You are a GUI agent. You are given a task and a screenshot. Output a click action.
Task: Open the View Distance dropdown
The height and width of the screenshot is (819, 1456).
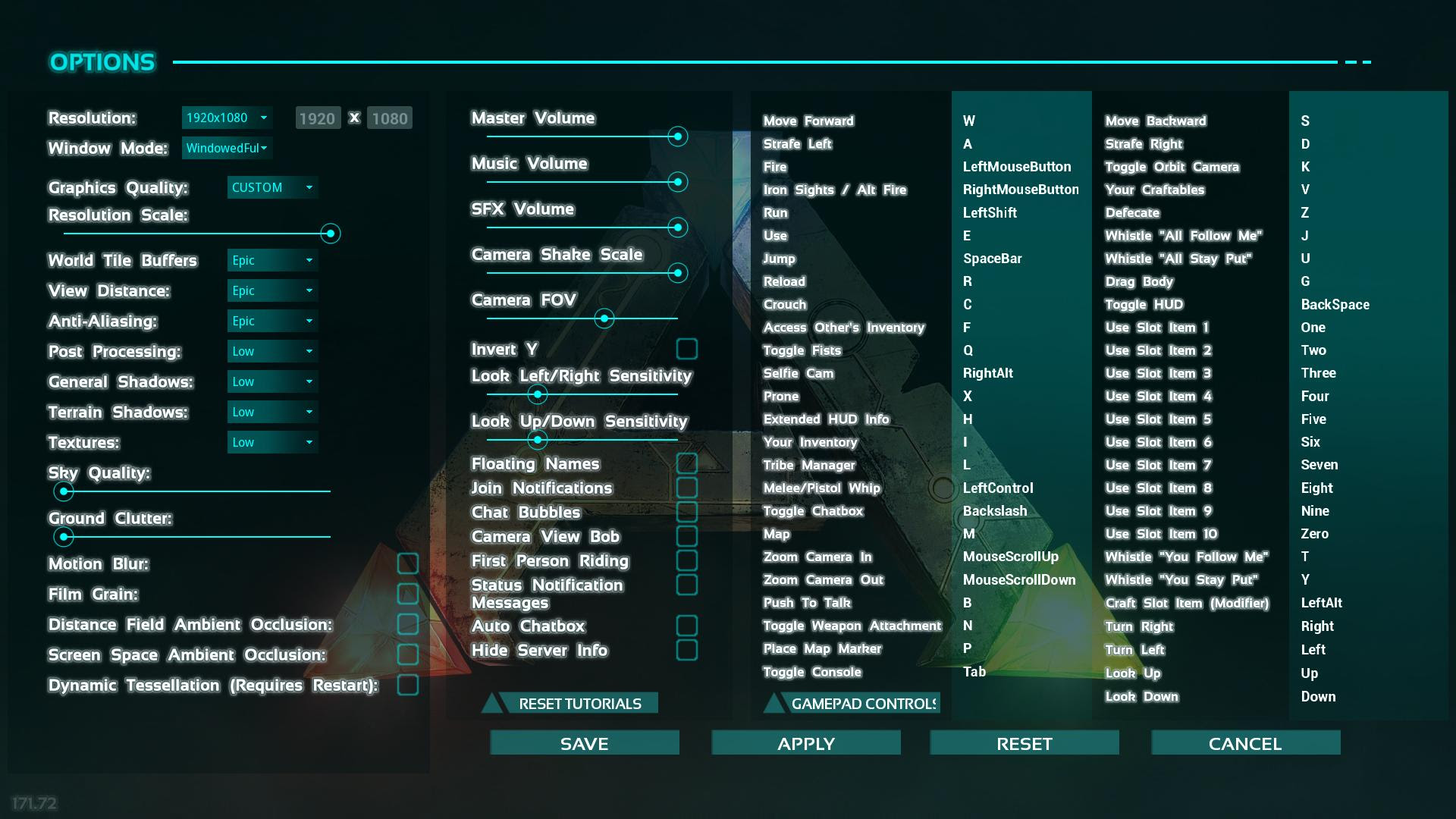click(x=271, y=290)
